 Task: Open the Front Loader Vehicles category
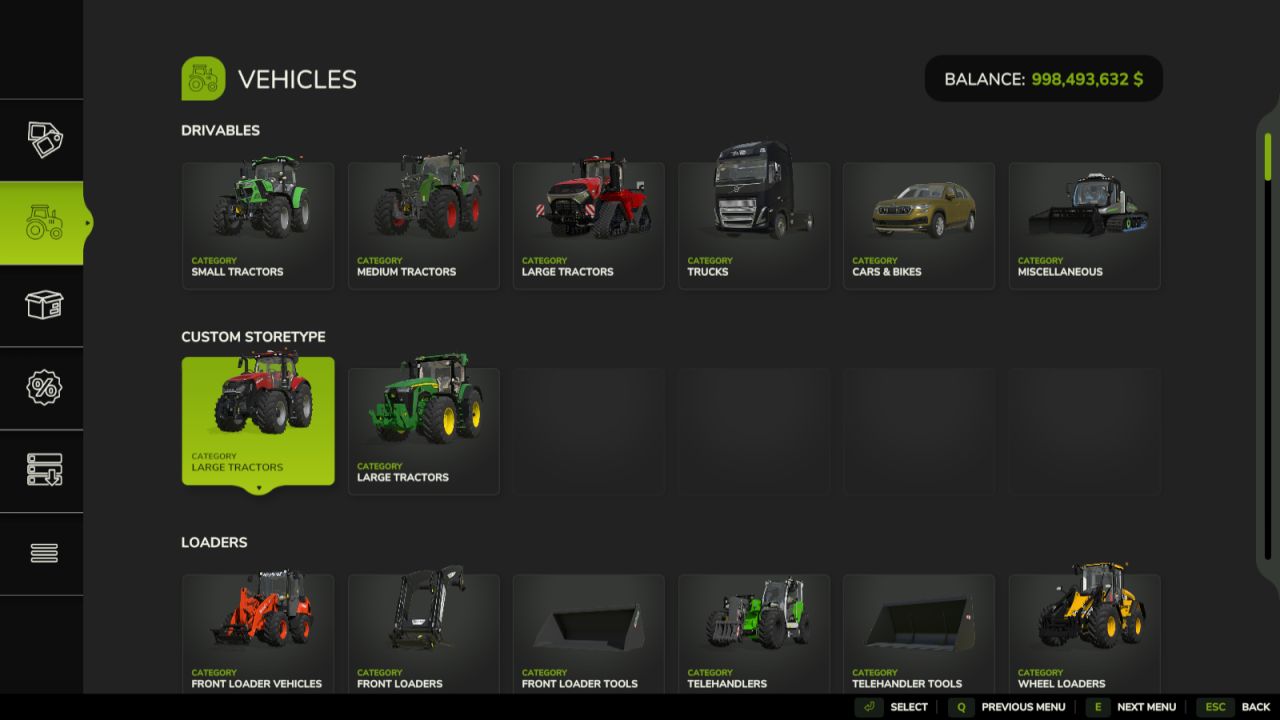(258, 634)
